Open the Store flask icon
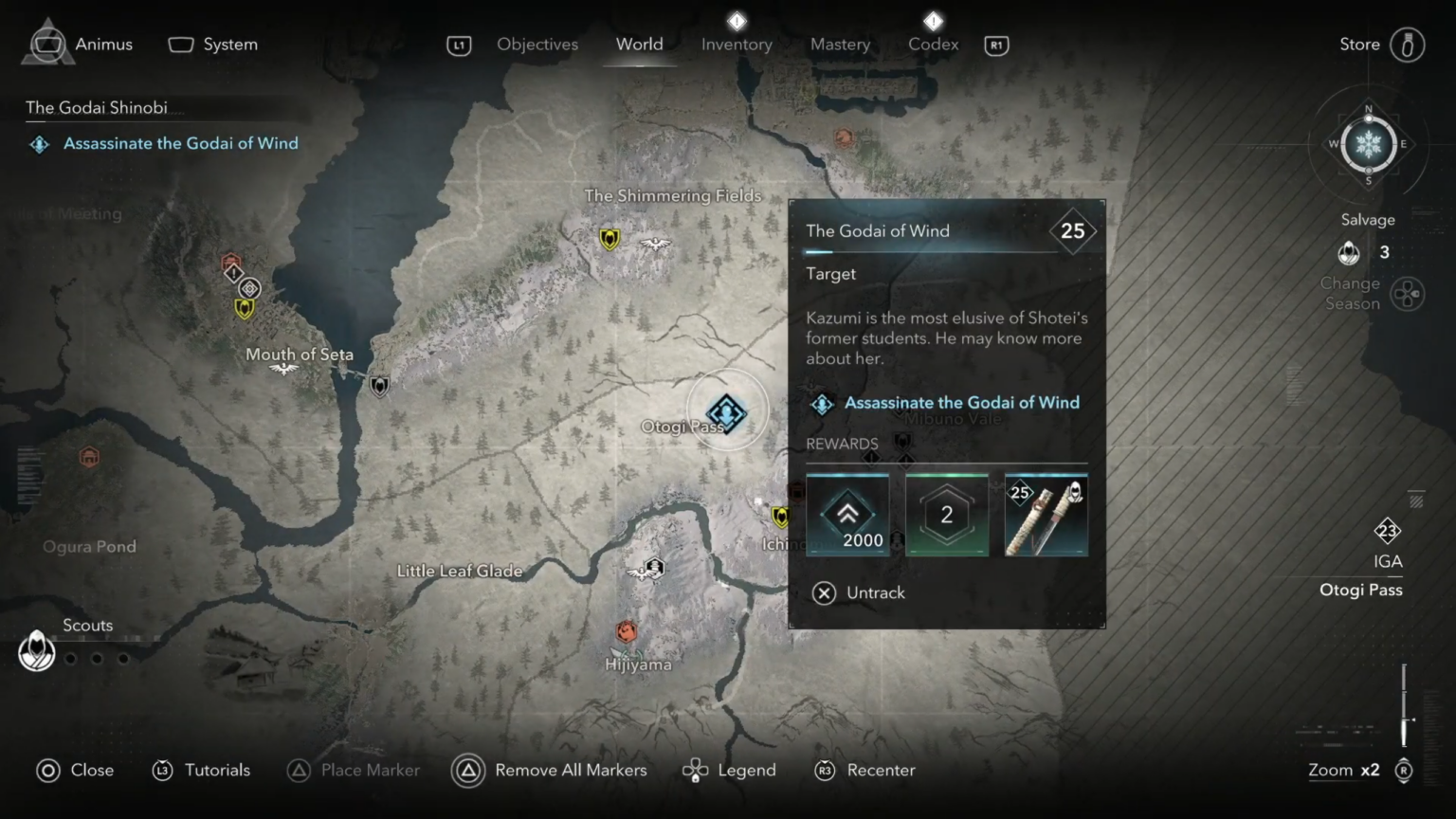 coord(1407,44)
